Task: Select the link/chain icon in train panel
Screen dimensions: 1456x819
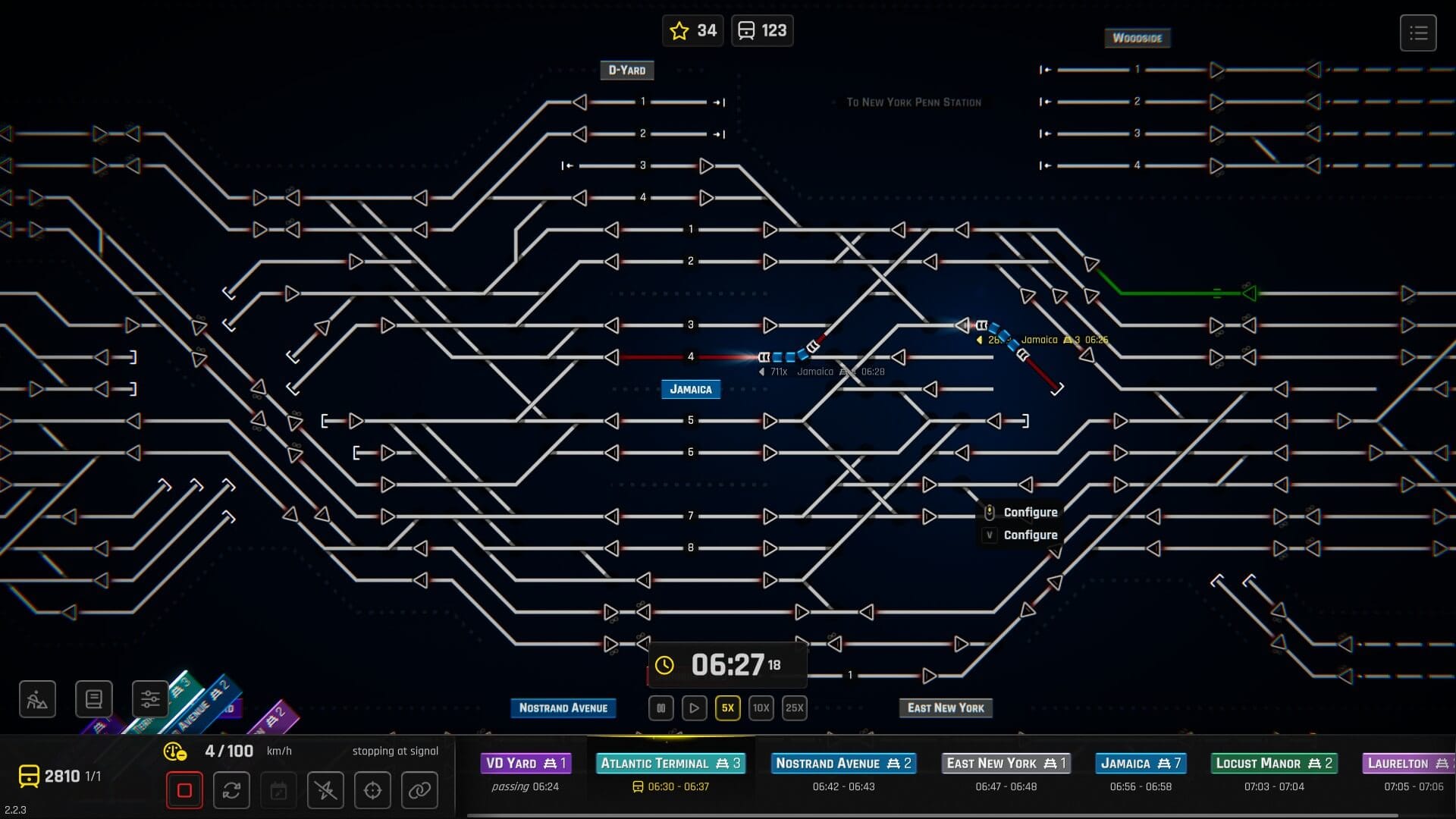Action: [x=419, y=789]
